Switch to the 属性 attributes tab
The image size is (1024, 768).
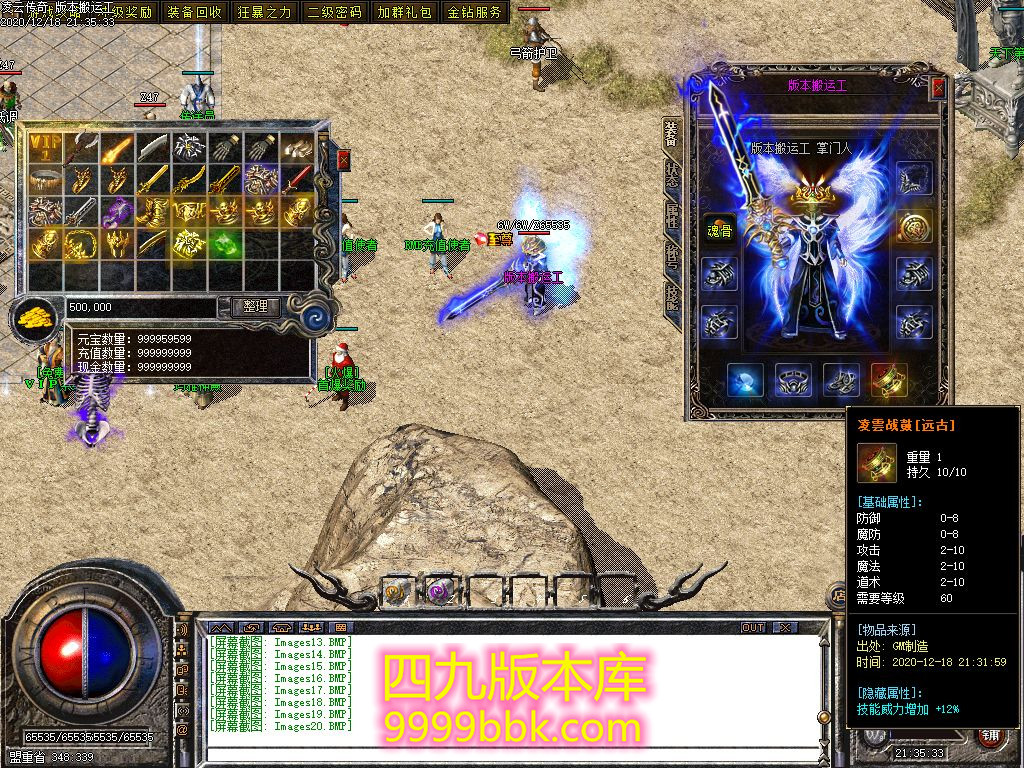coord(672,217)
